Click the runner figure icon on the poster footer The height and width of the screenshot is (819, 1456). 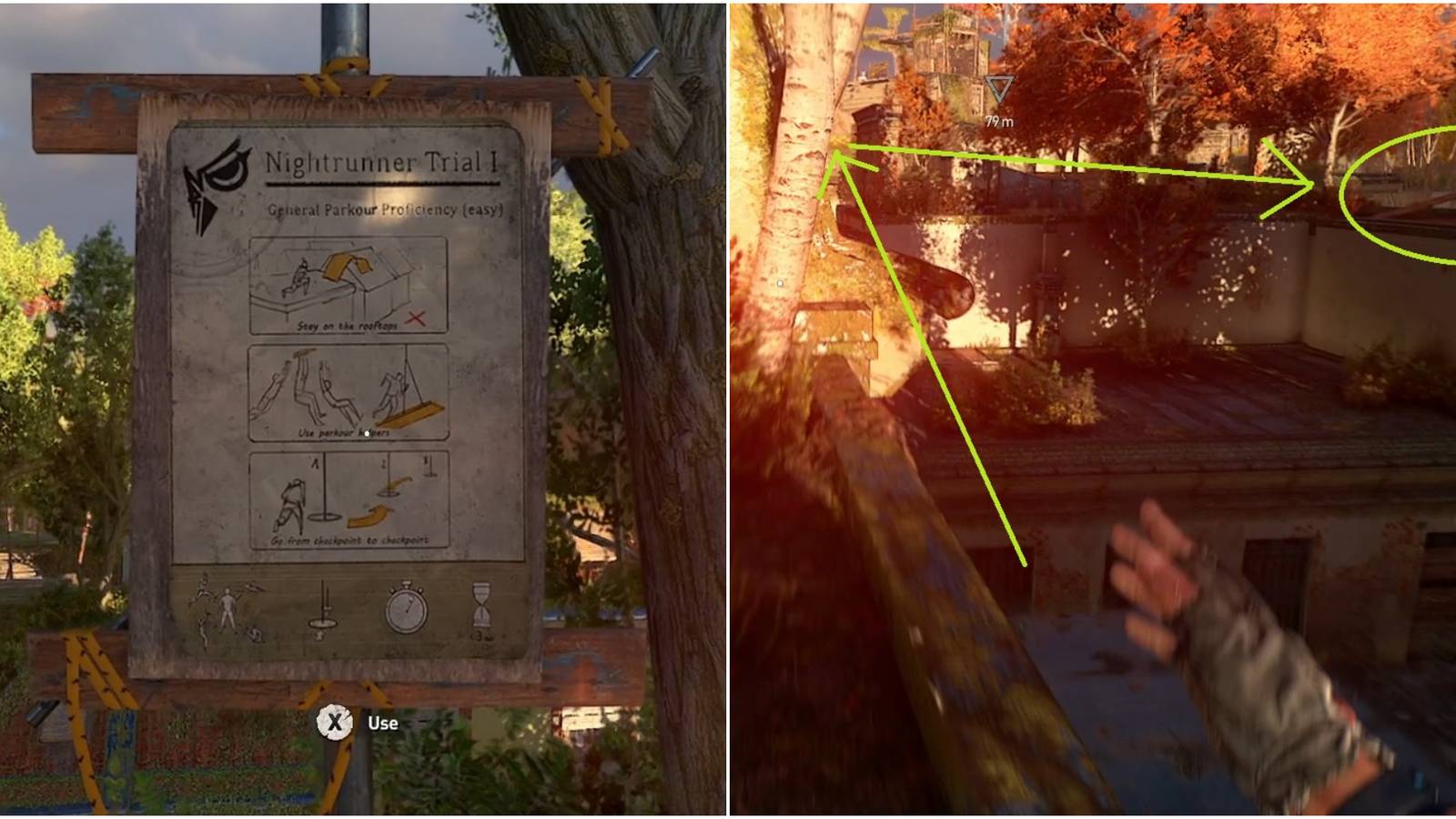[x=226, y=607]
